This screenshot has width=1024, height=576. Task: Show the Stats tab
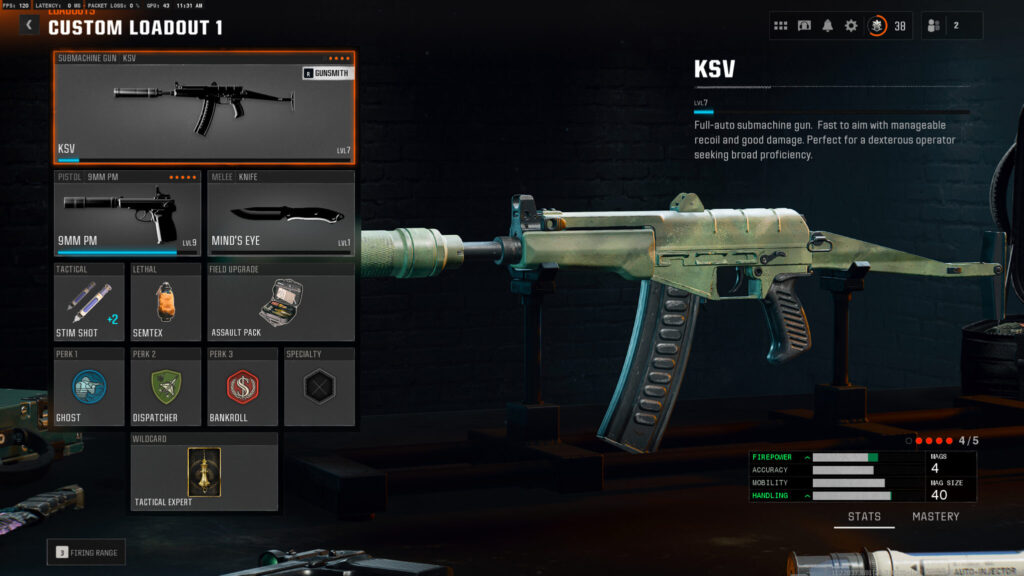tap(864, 517)
